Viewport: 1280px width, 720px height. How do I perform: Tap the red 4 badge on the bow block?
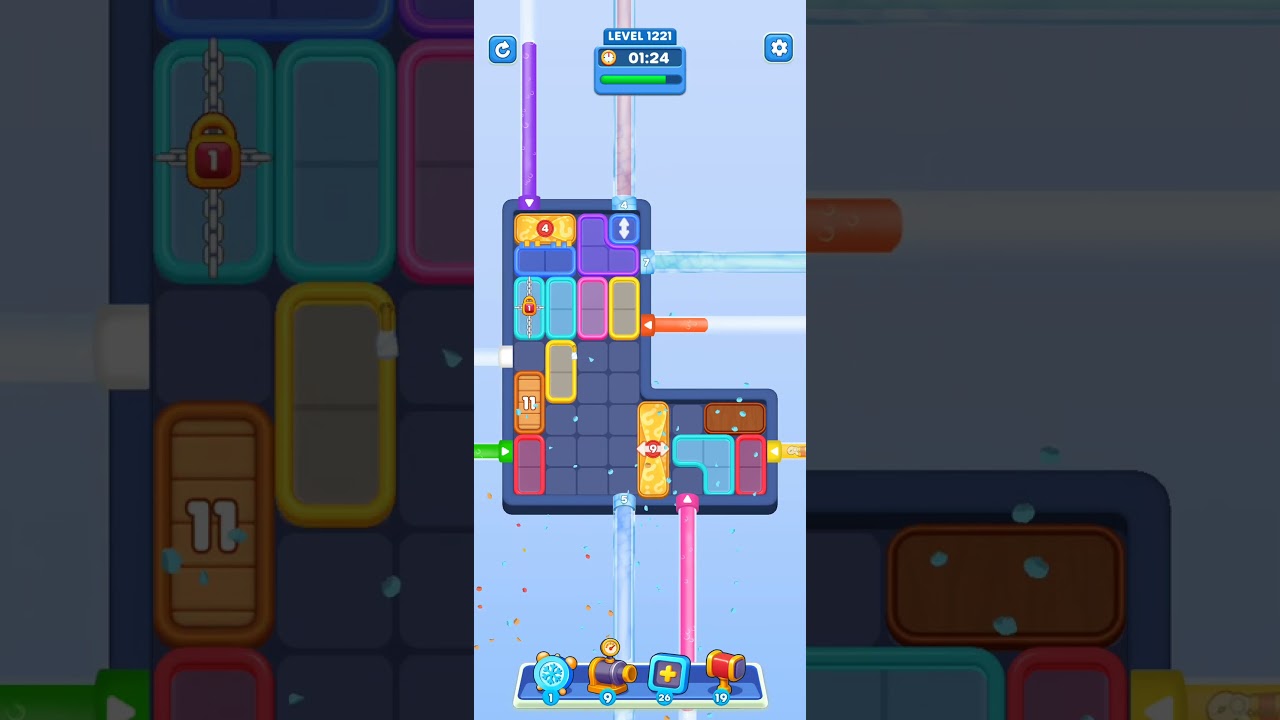point(543,228)
